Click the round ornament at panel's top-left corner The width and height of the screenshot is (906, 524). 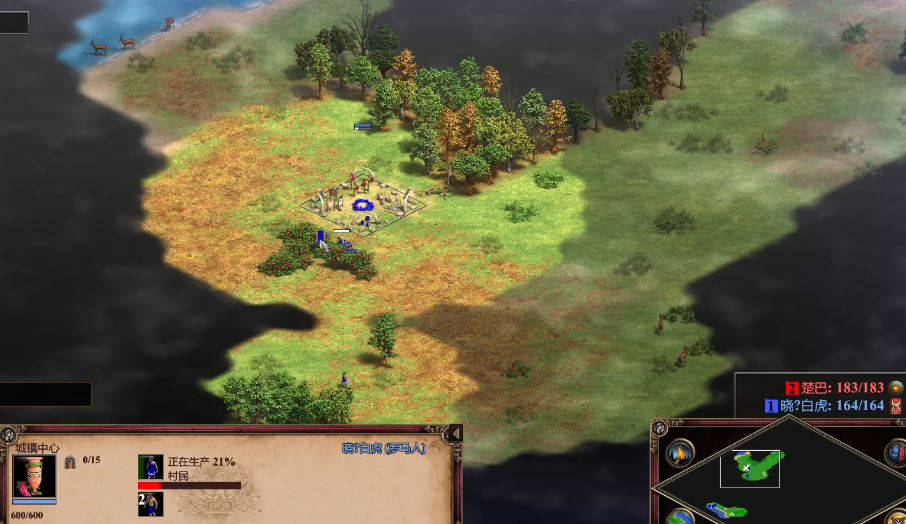pyautogui.click(x=9, y=434)
